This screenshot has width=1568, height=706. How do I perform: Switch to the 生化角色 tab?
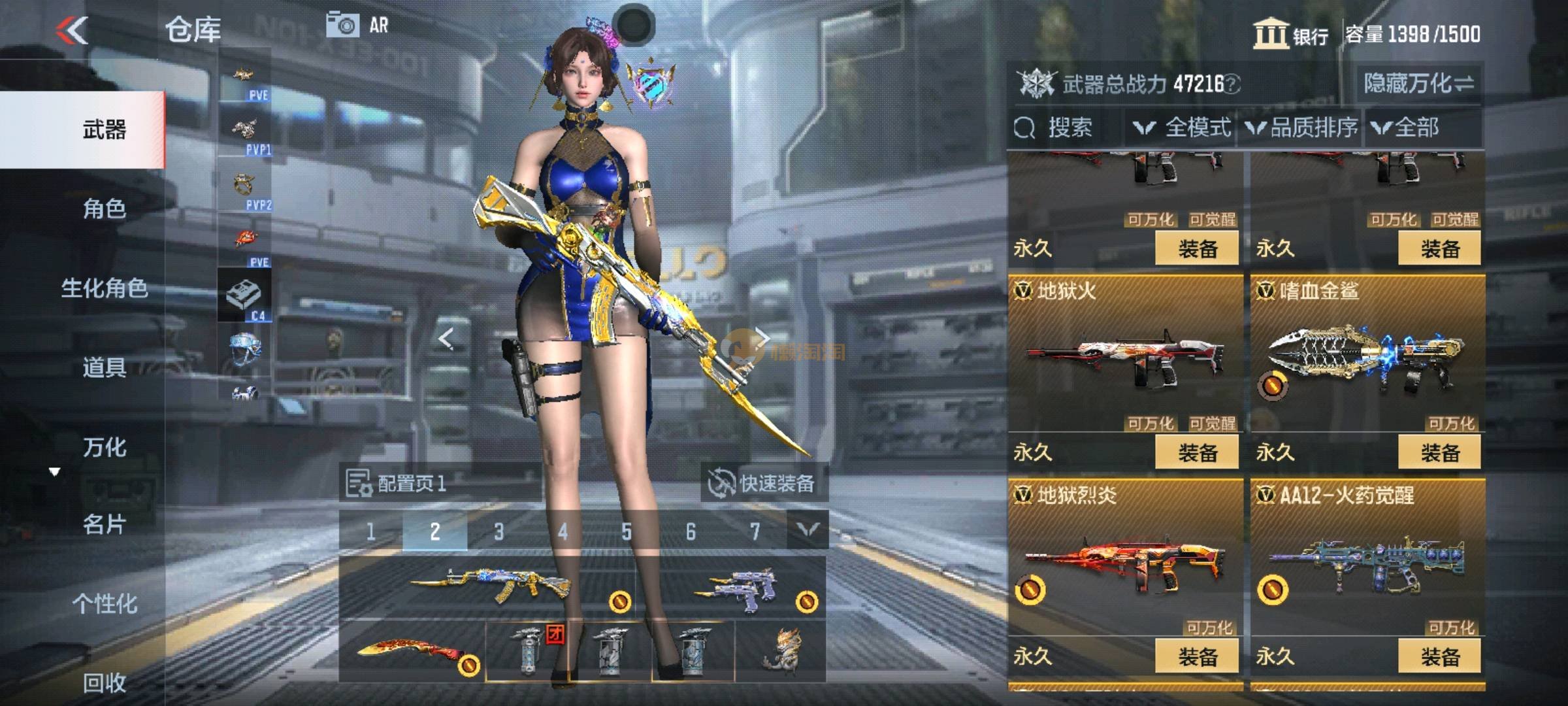105,288
